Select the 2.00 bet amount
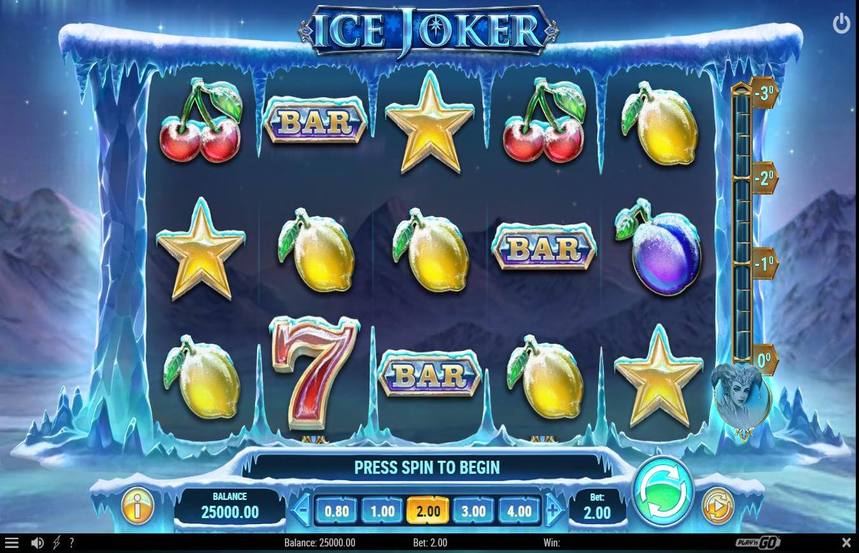 click(427, 510)
